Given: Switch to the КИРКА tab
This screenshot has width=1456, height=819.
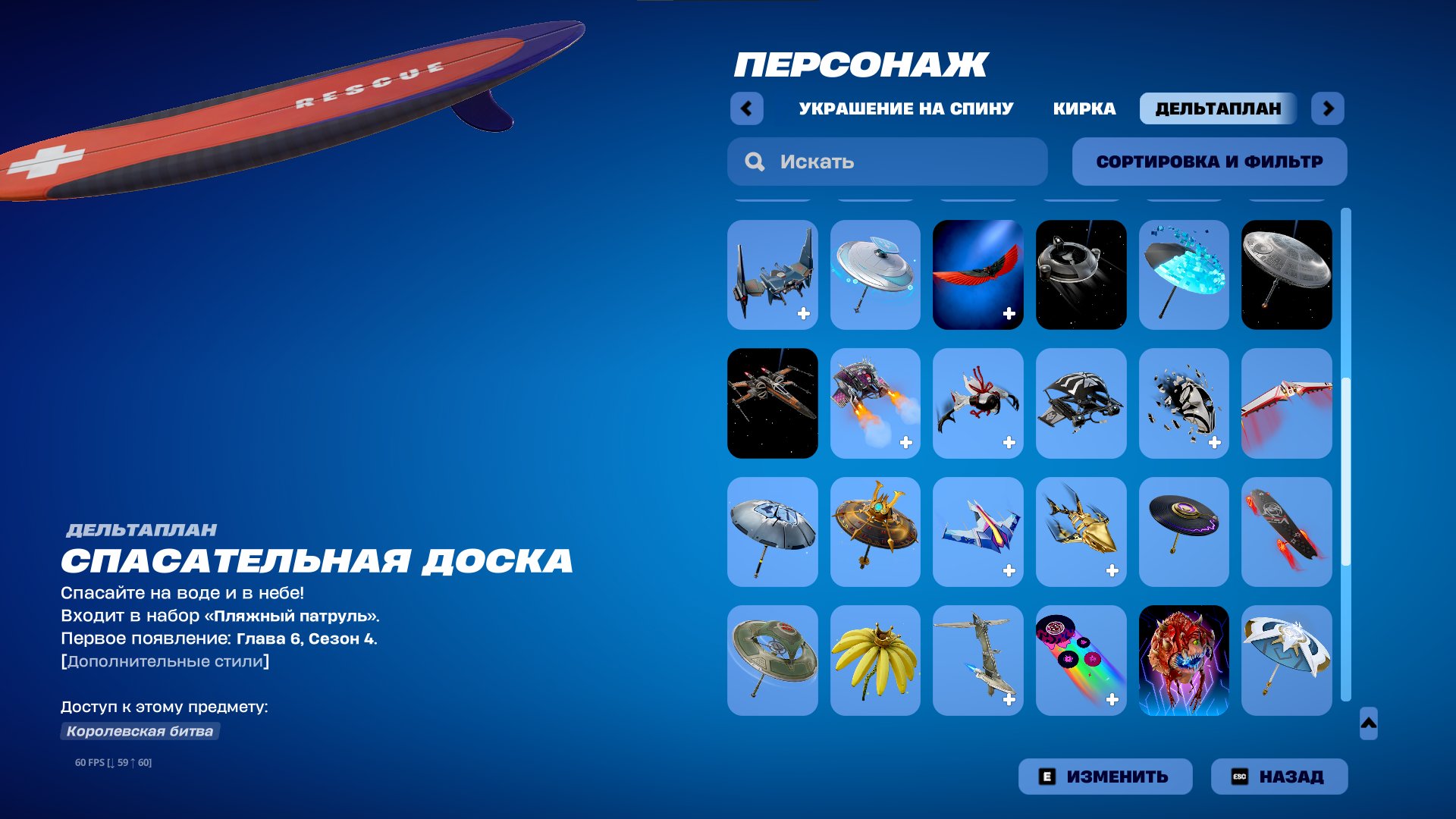Looking at the screenshot, I should click(1083, 108).
